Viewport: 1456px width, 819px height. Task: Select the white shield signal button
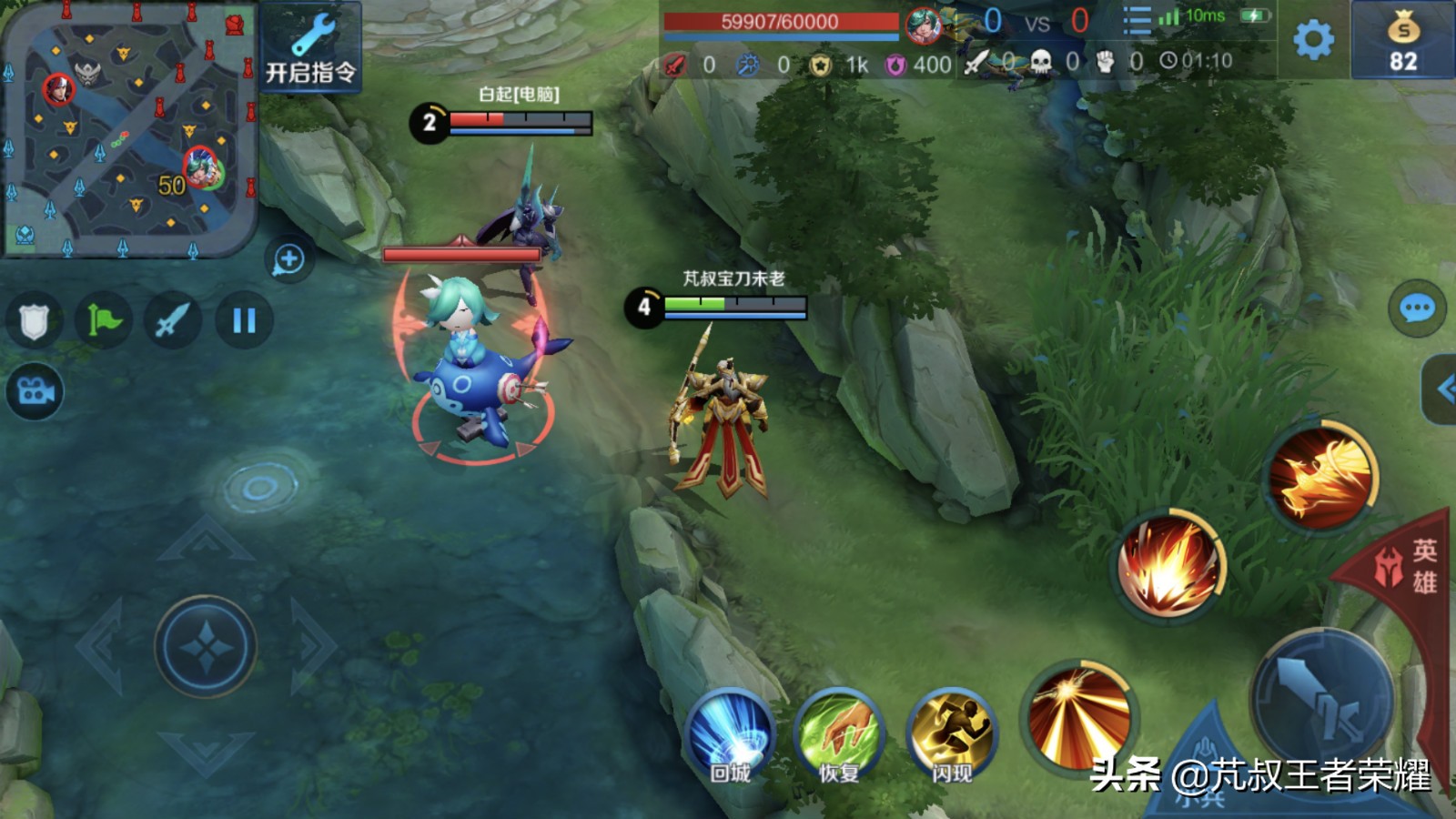(34, 320)
